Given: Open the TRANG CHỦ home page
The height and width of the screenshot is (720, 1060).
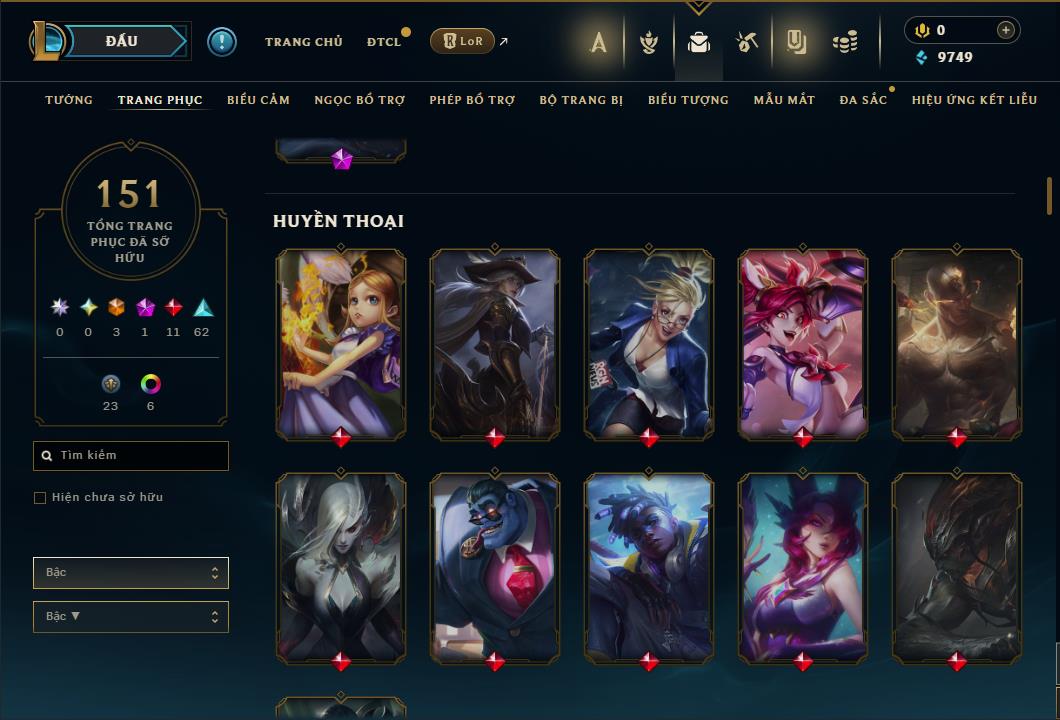Looking at the screenshot, I should tap(303, 42).
